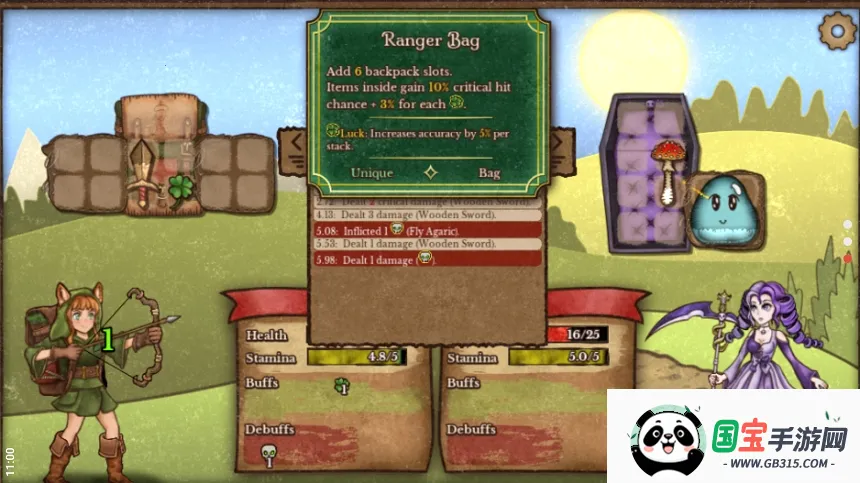Viewport: 860px width, 483px height.
Task: Inspect the Luck clover buff icon
Action: coord(341,384)
